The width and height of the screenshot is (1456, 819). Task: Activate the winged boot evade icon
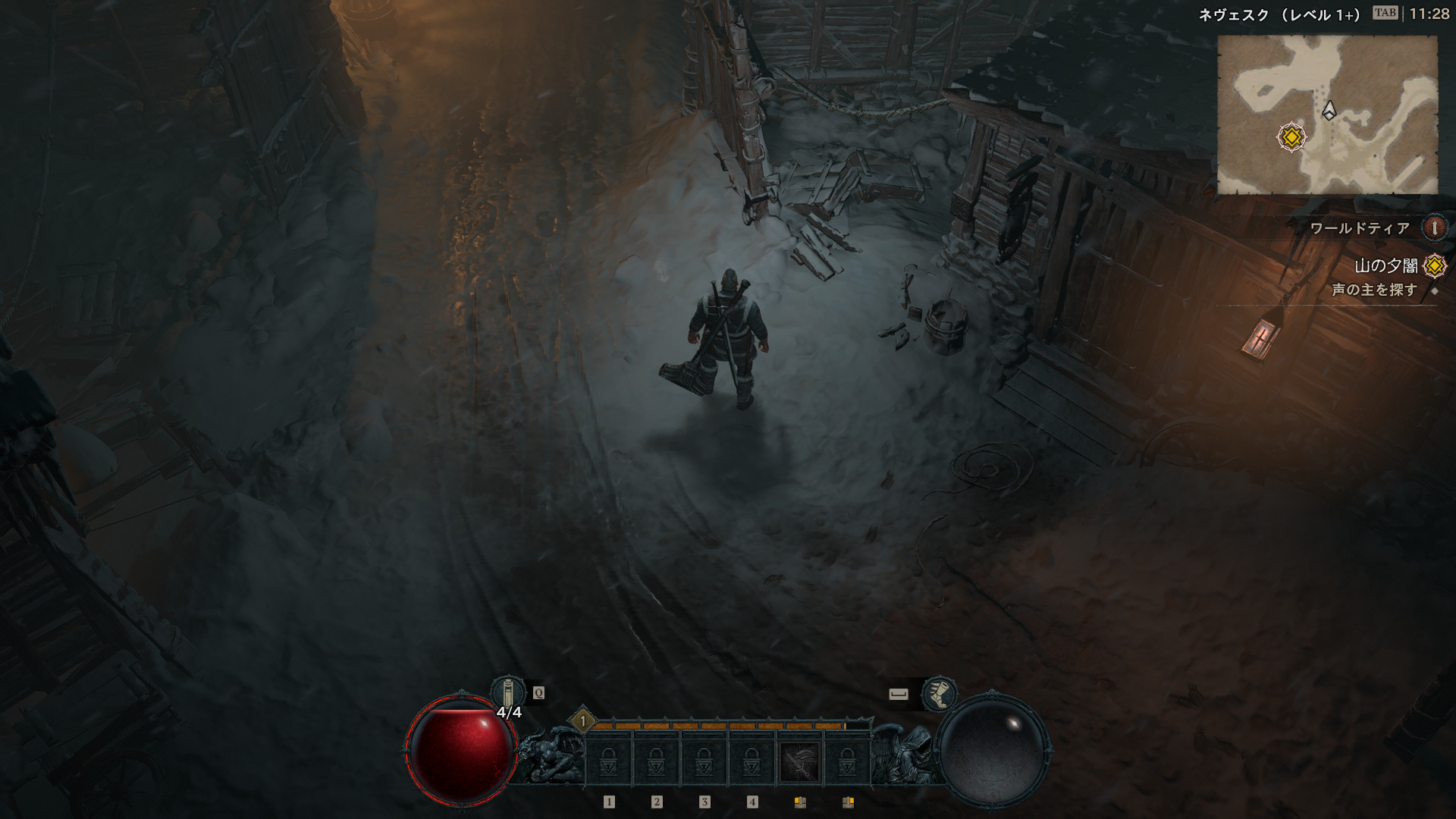click(939, 693)
